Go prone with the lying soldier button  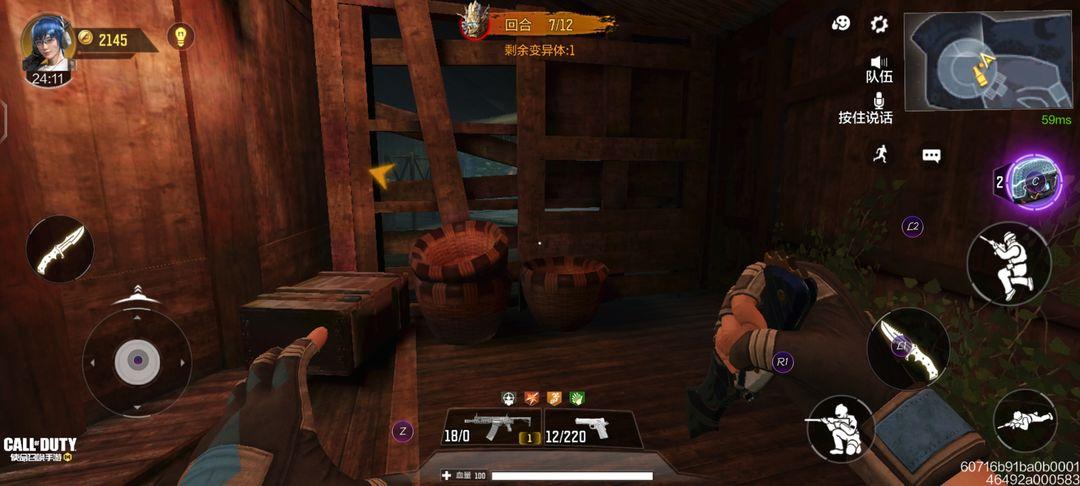pos(1025,420)
